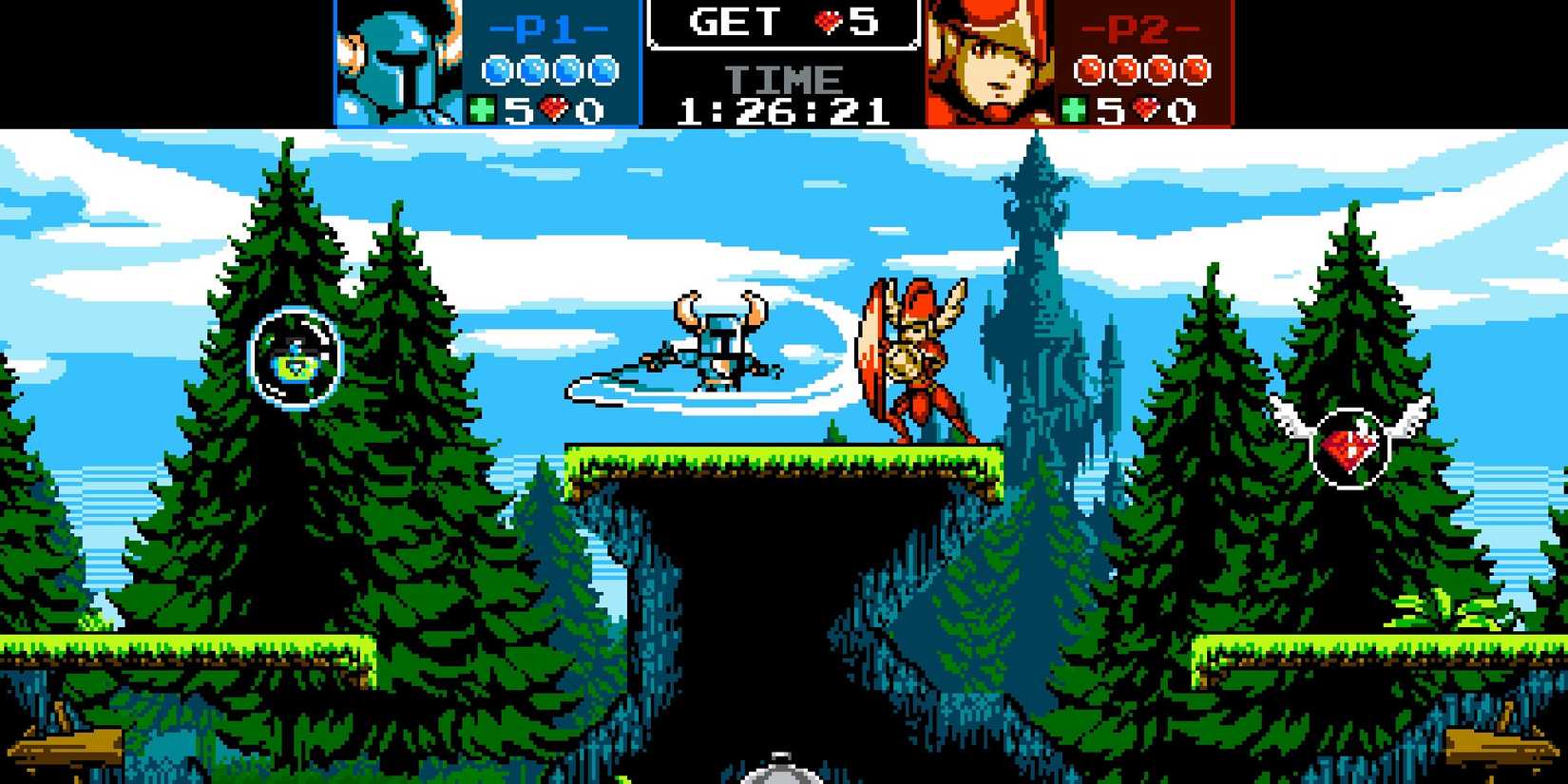Click the 1:26:21 timer display
This screenshot has width=1568, height=784.
(782, 109)
